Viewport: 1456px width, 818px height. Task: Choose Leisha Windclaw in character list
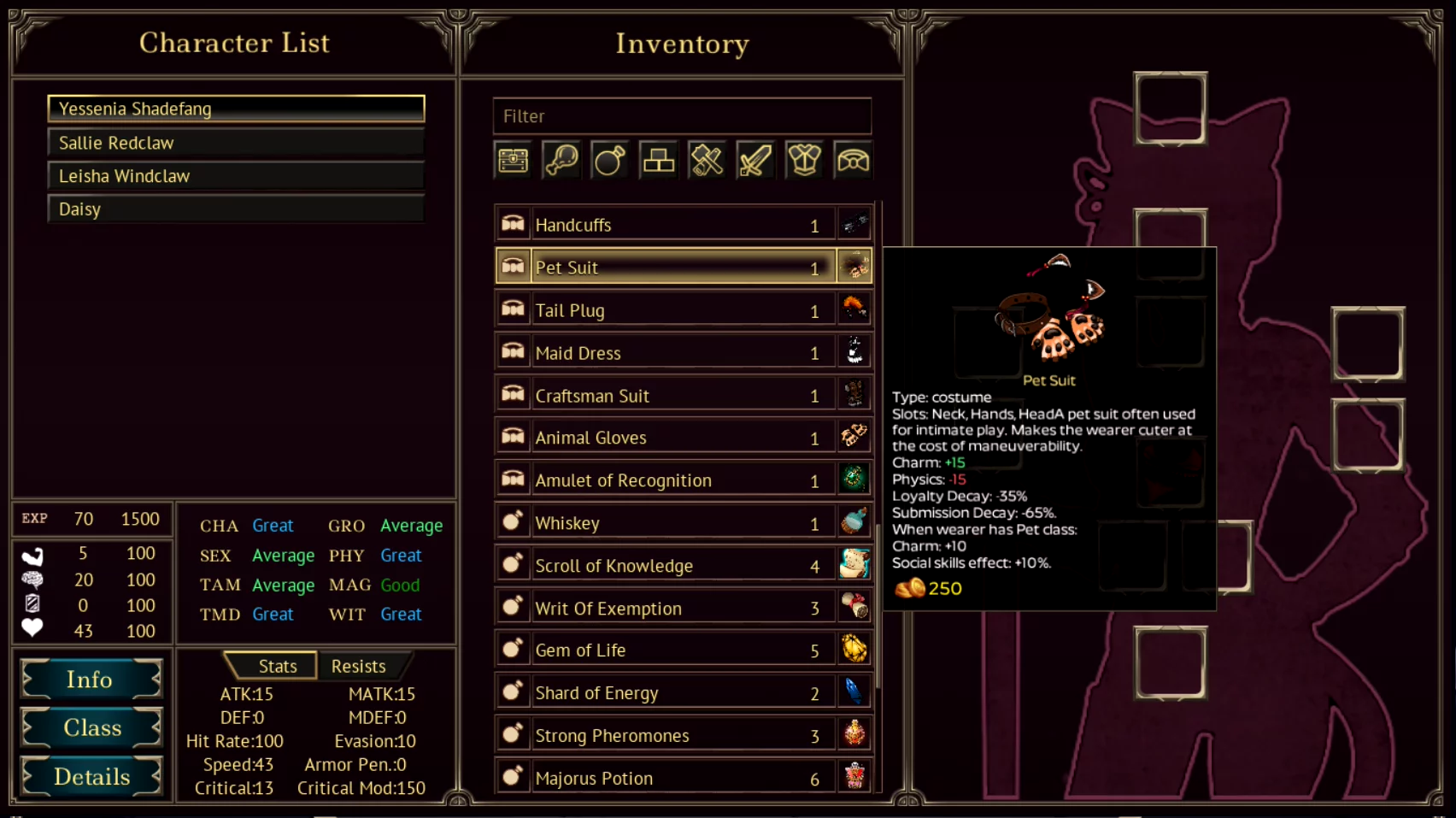point(236,176)
